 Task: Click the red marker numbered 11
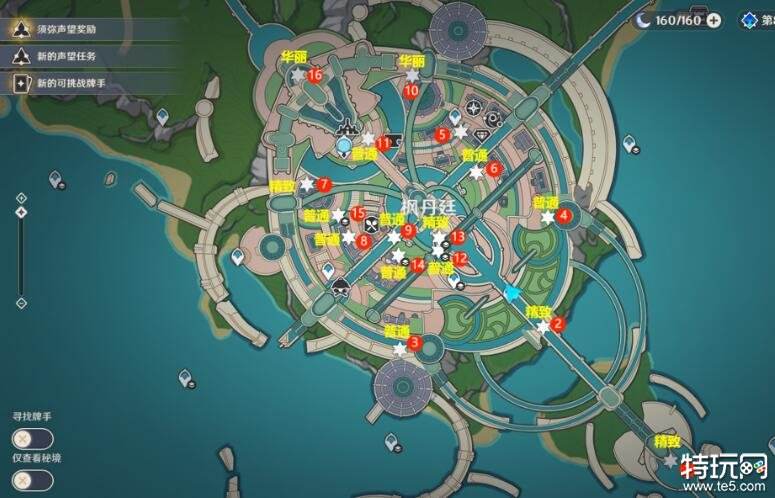(383, 144)
